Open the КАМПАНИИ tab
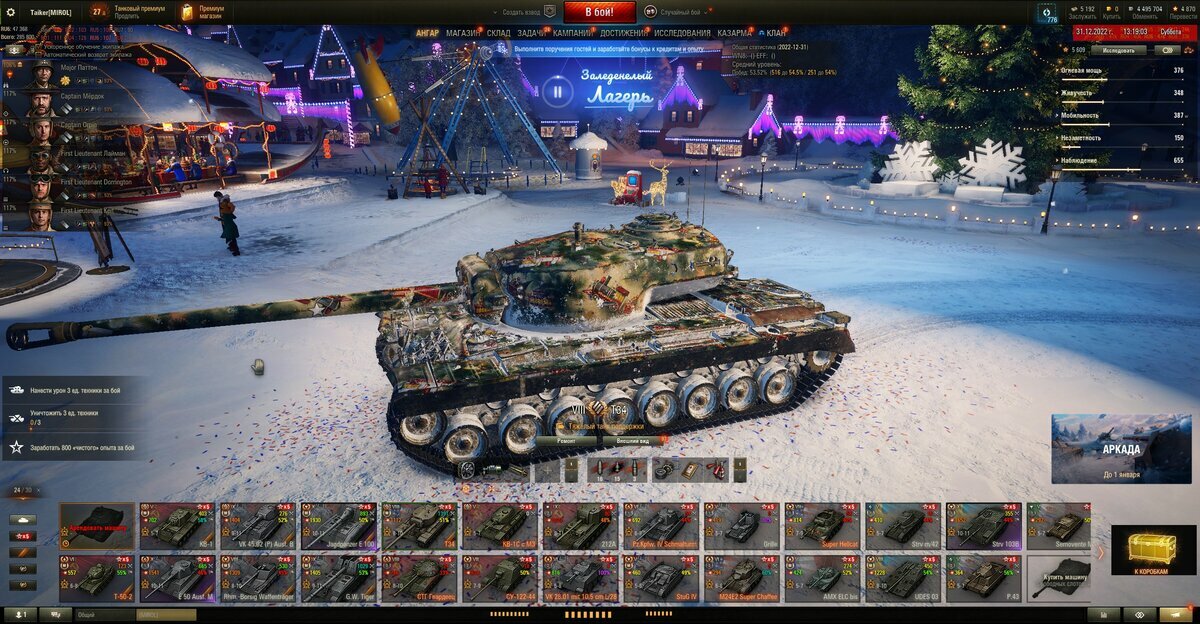Image resolution: width=1200 pixels, height=624 pixels. [573, 33]
